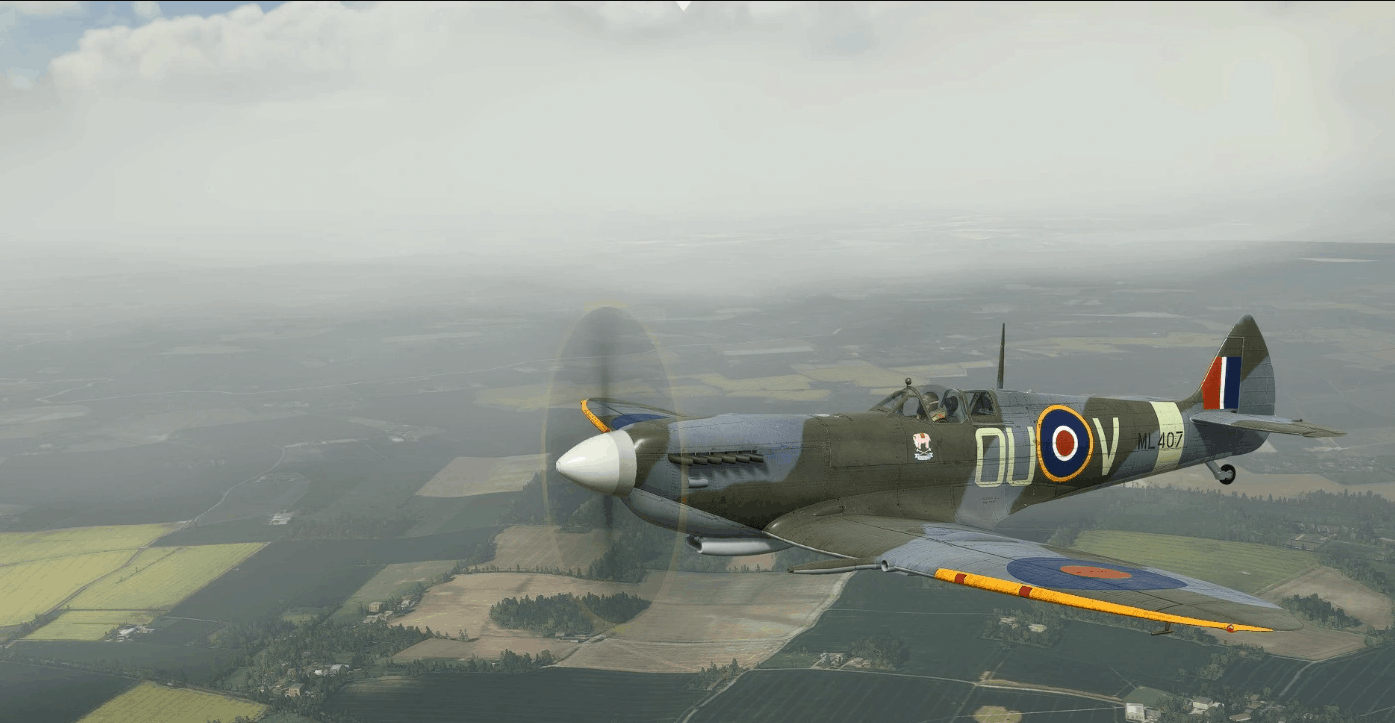Screen dimensions: 1395x723
Task: Expand the toolbar using the white arrow handle
Action: [684, 4]
